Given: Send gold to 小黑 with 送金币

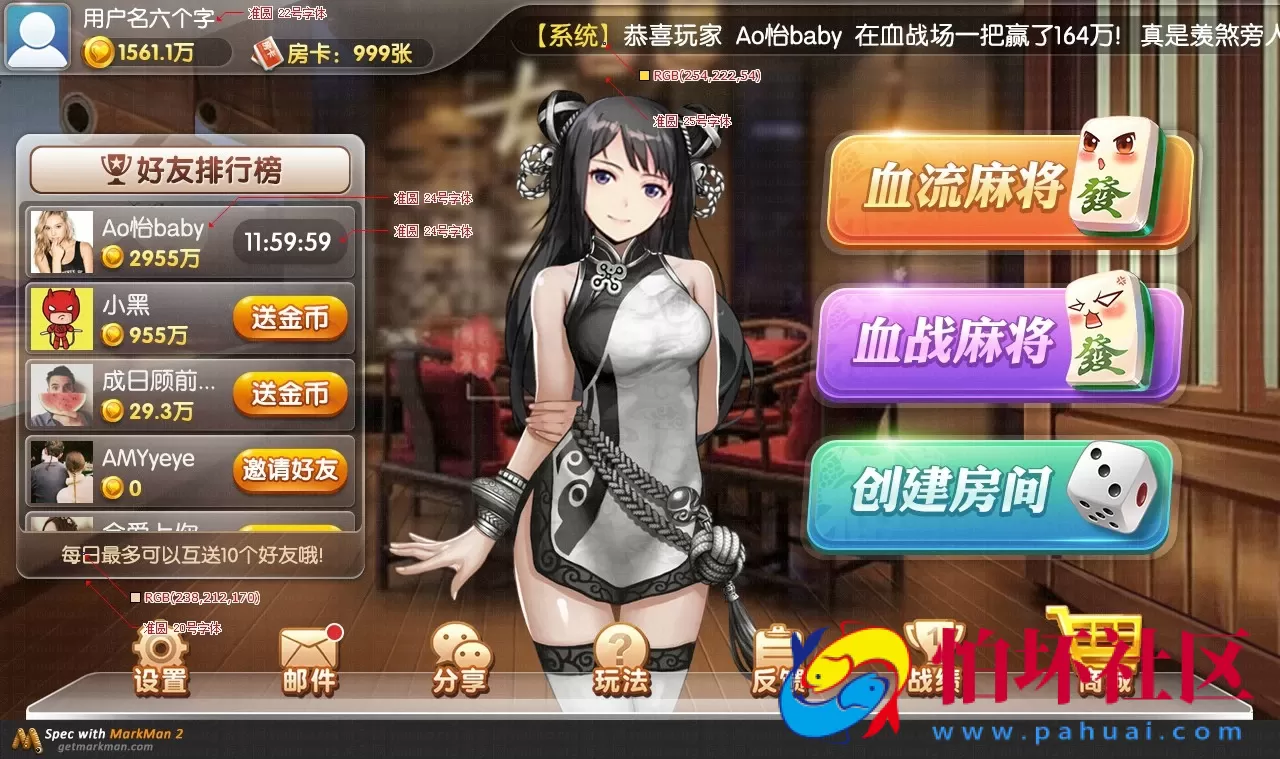Looking at the screenshot, I should click(x=290, y=318).
